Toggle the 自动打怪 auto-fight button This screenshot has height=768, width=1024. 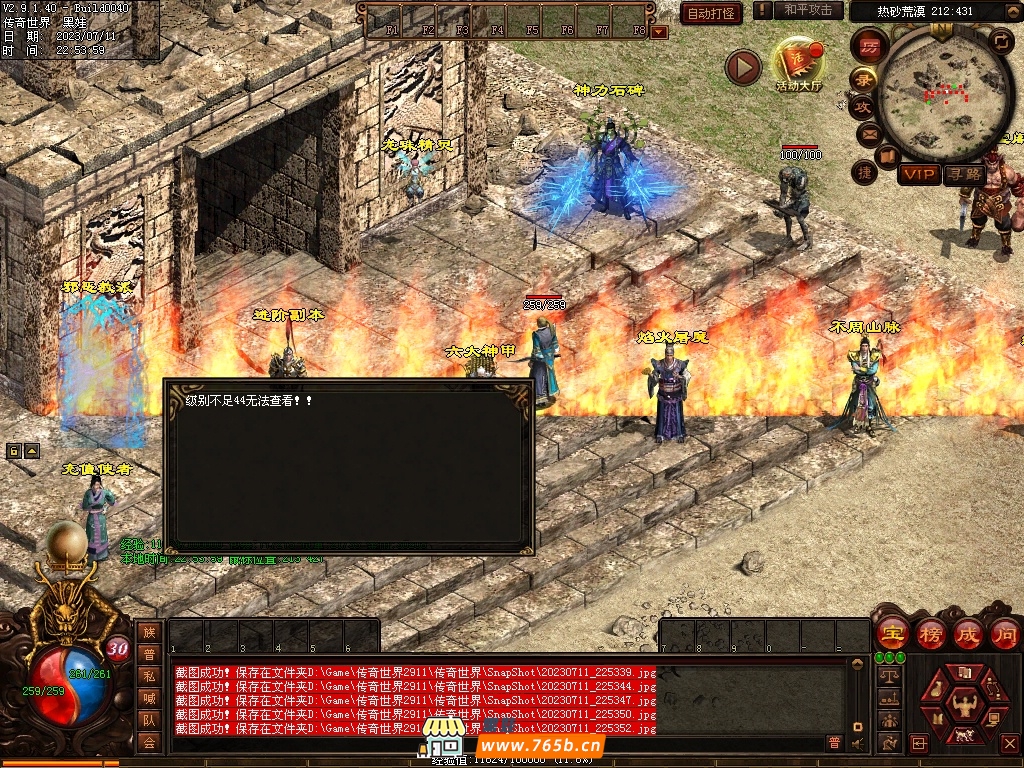tap(711, 13)
